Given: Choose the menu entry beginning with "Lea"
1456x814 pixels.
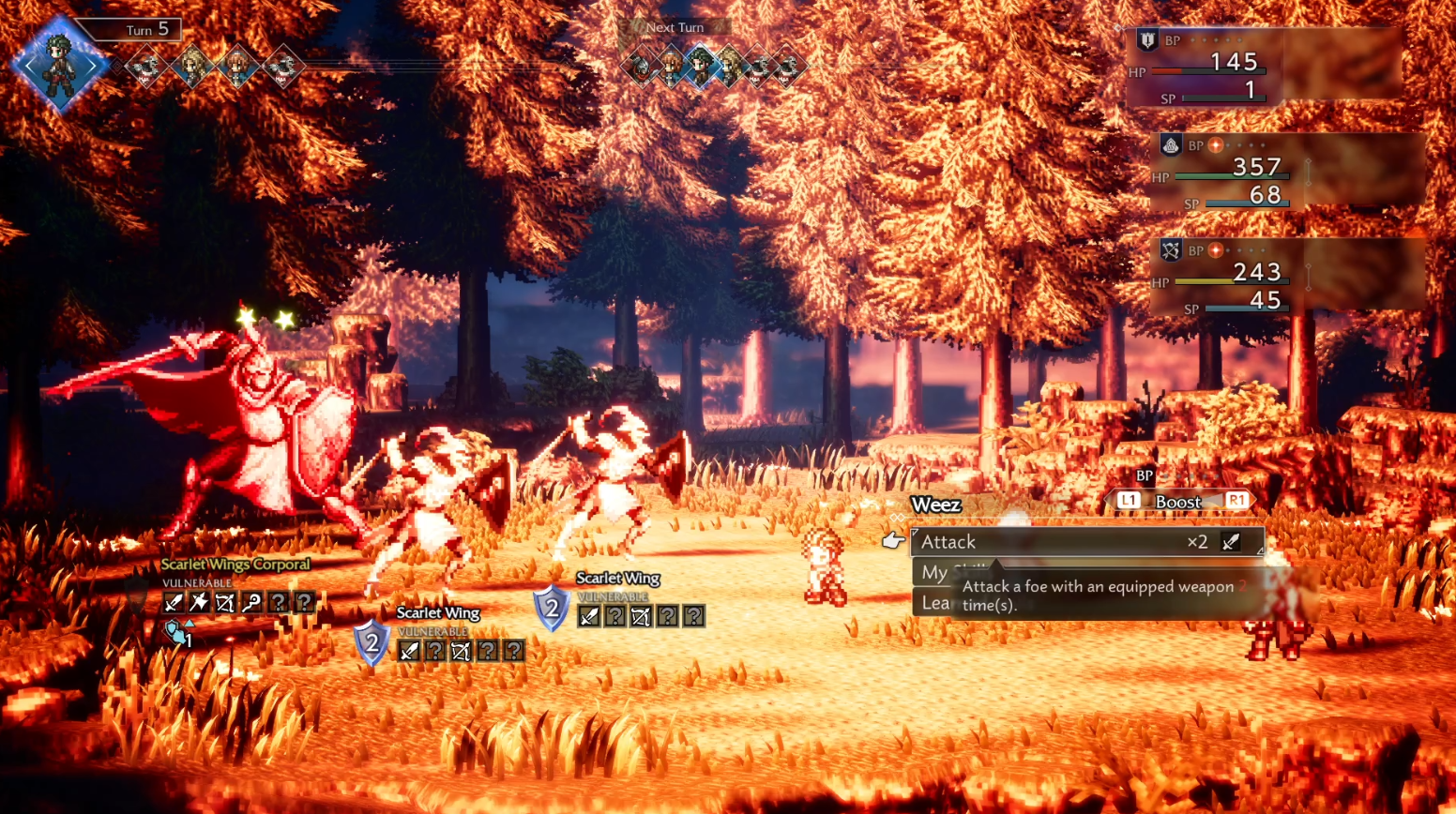Looking at the screenshot, I should (x=934, y=603).
